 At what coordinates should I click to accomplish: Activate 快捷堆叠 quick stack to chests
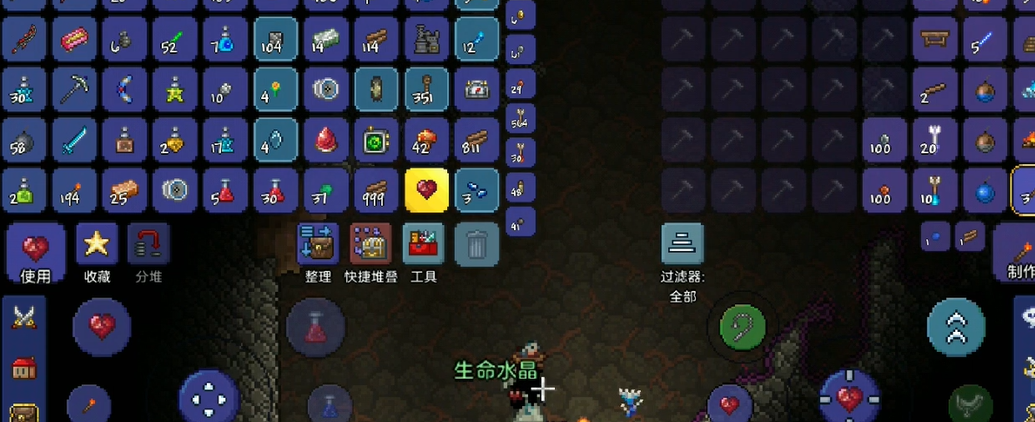click(371, 252)
